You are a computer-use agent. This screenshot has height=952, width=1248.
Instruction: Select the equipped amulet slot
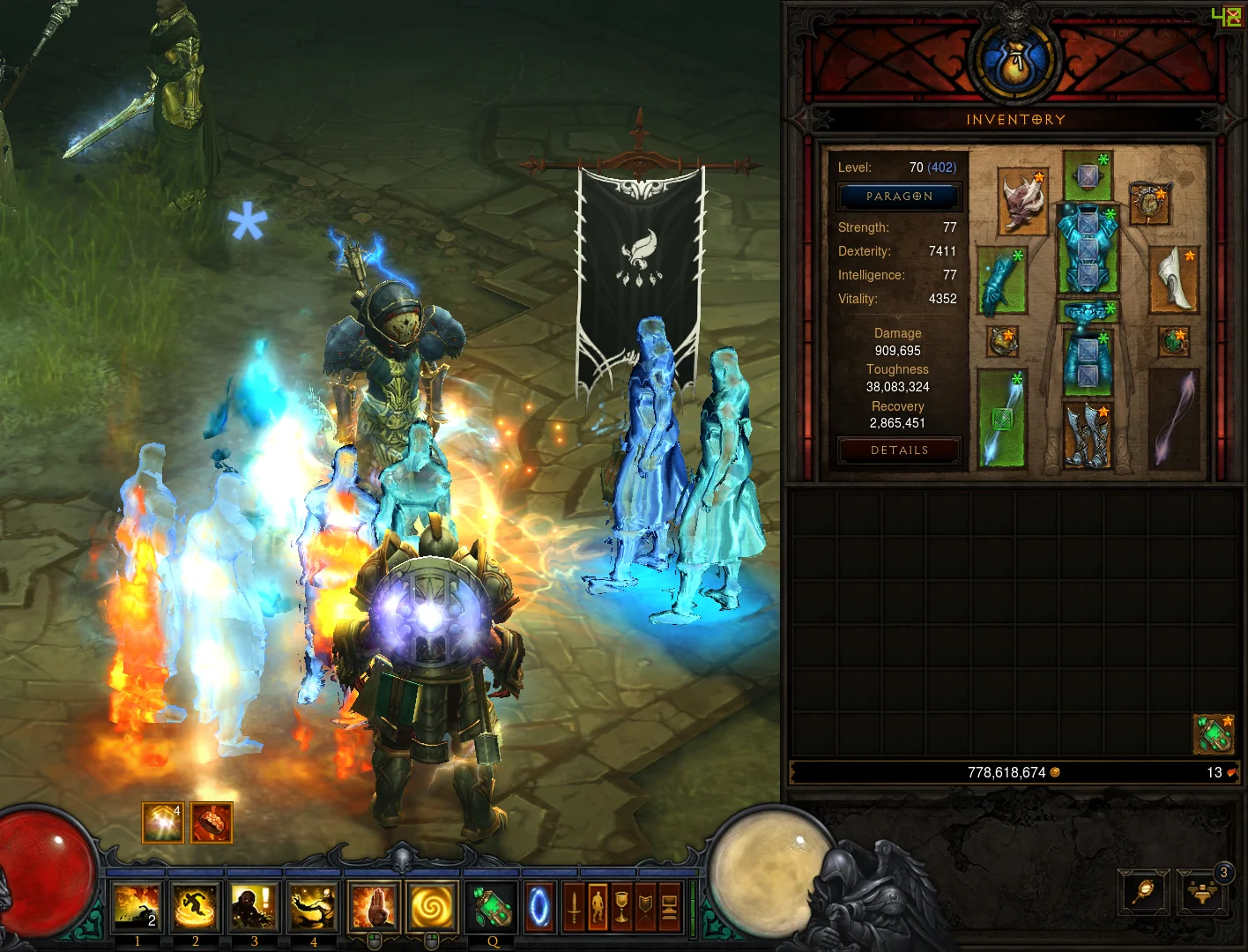tap(1149, 203)
